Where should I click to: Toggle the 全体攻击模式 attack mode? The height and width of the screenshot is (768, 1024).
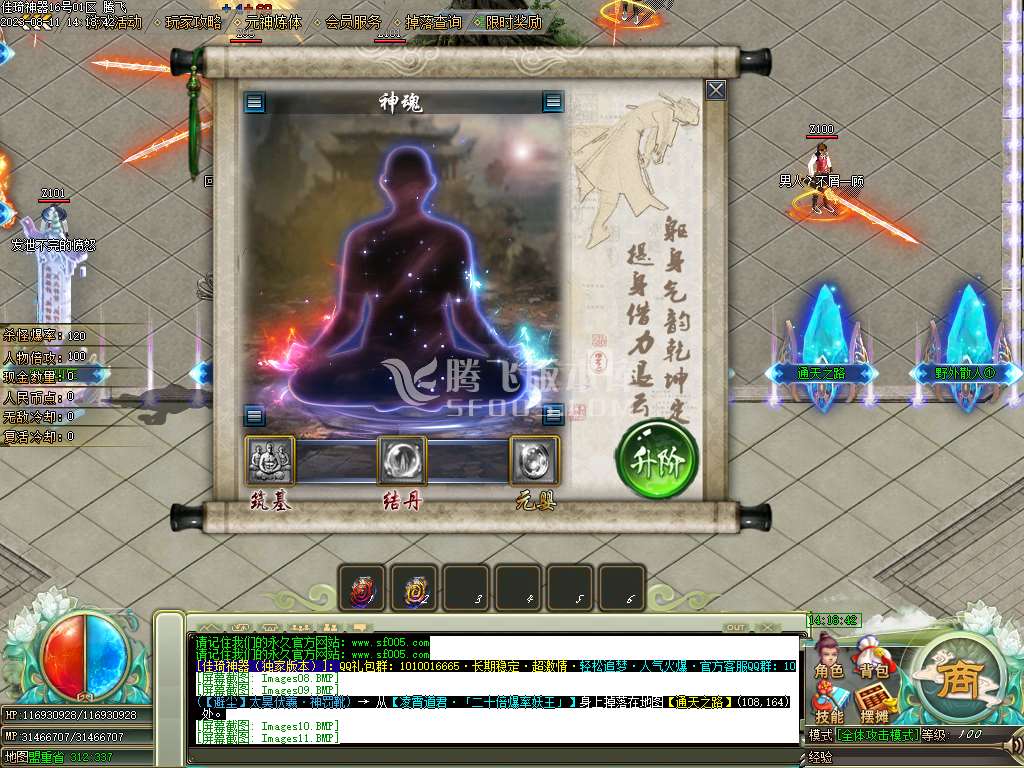[878, 735]
